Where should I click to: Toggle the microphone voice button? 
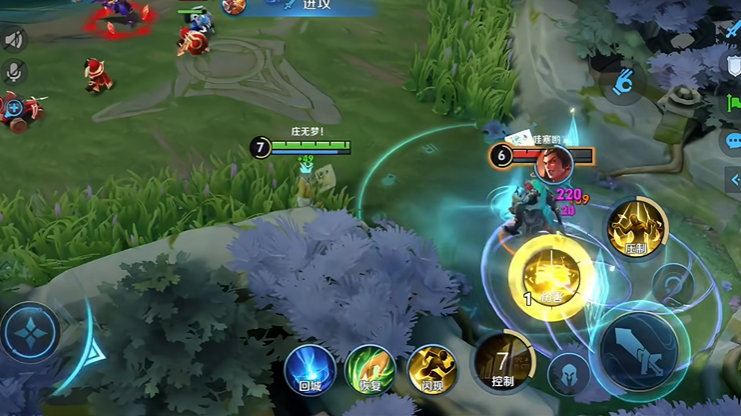point(14,72)
